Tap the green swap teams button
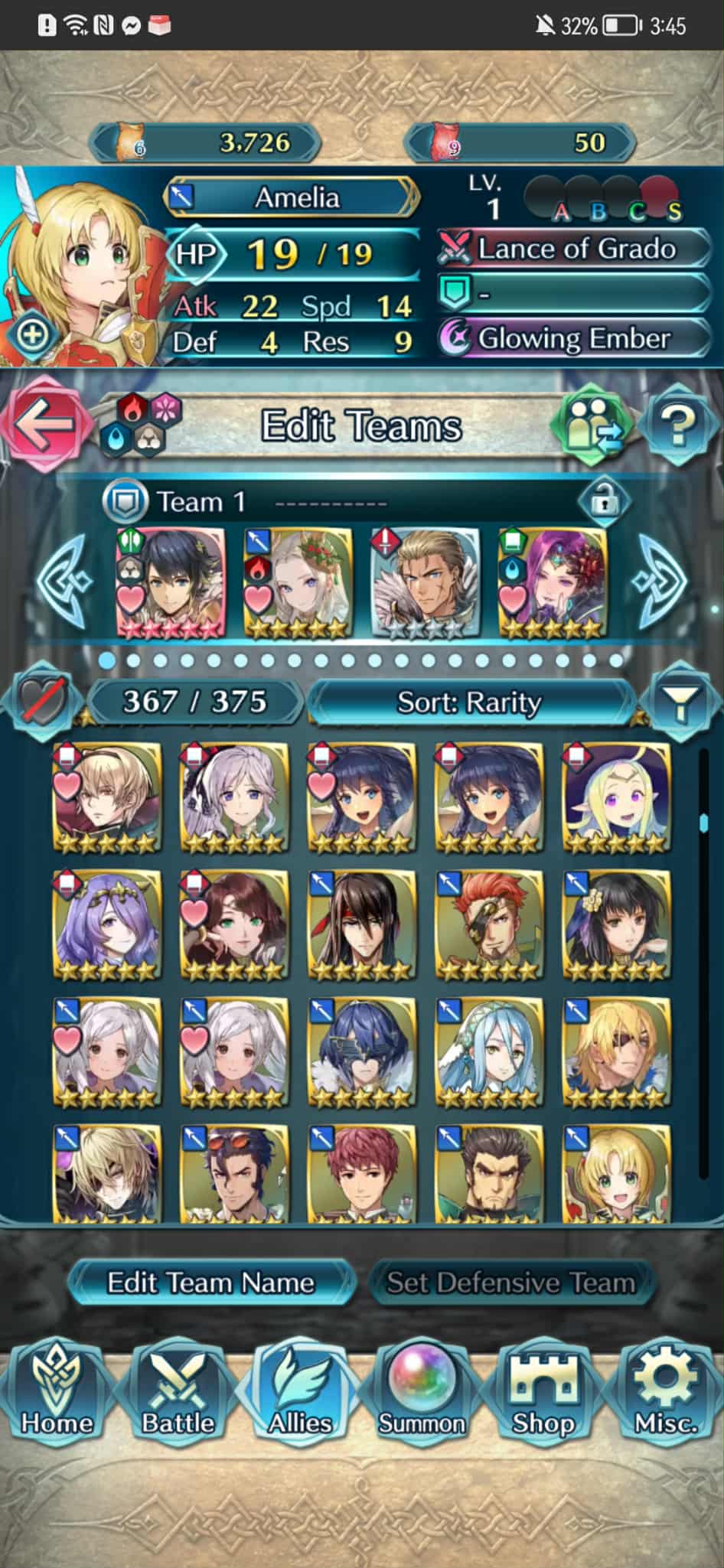 593,425
